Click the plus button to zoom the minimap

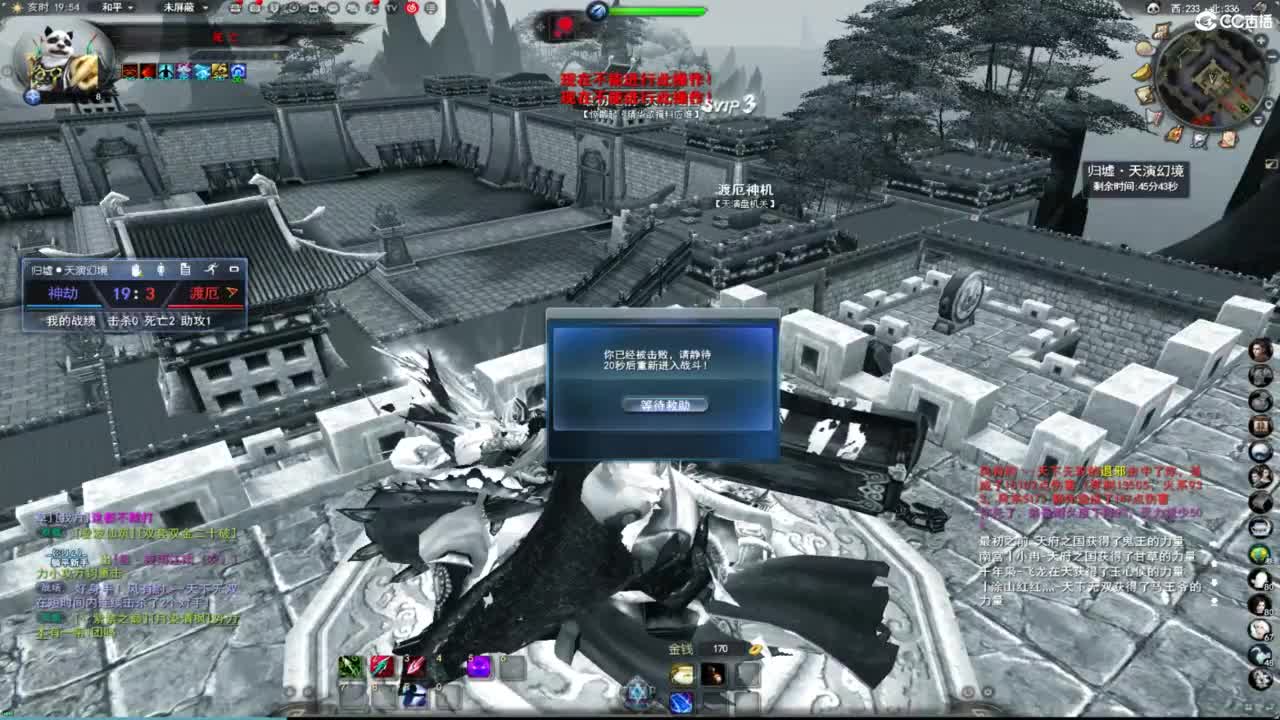coord(1260,40)
